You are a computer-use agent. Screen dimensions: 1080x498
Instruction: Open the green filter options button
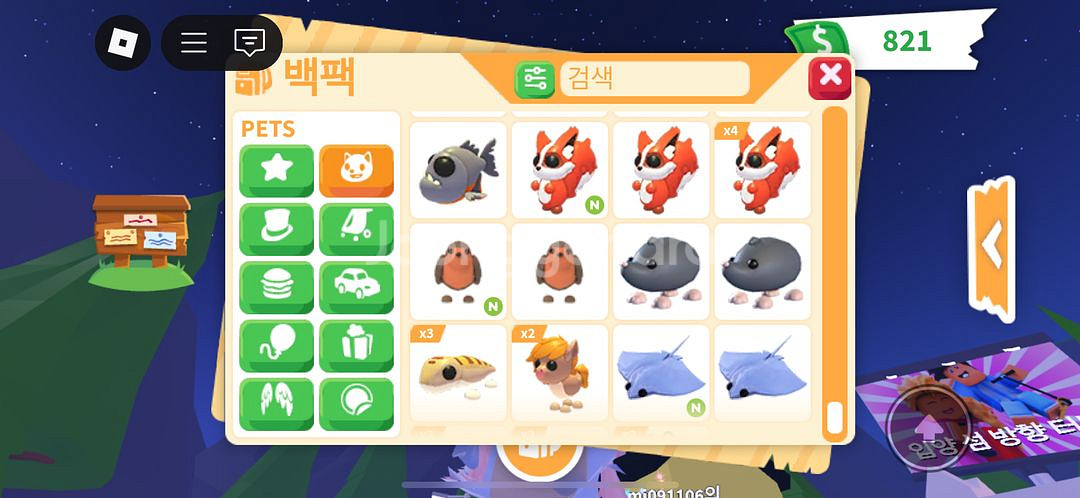pos(535,79)
